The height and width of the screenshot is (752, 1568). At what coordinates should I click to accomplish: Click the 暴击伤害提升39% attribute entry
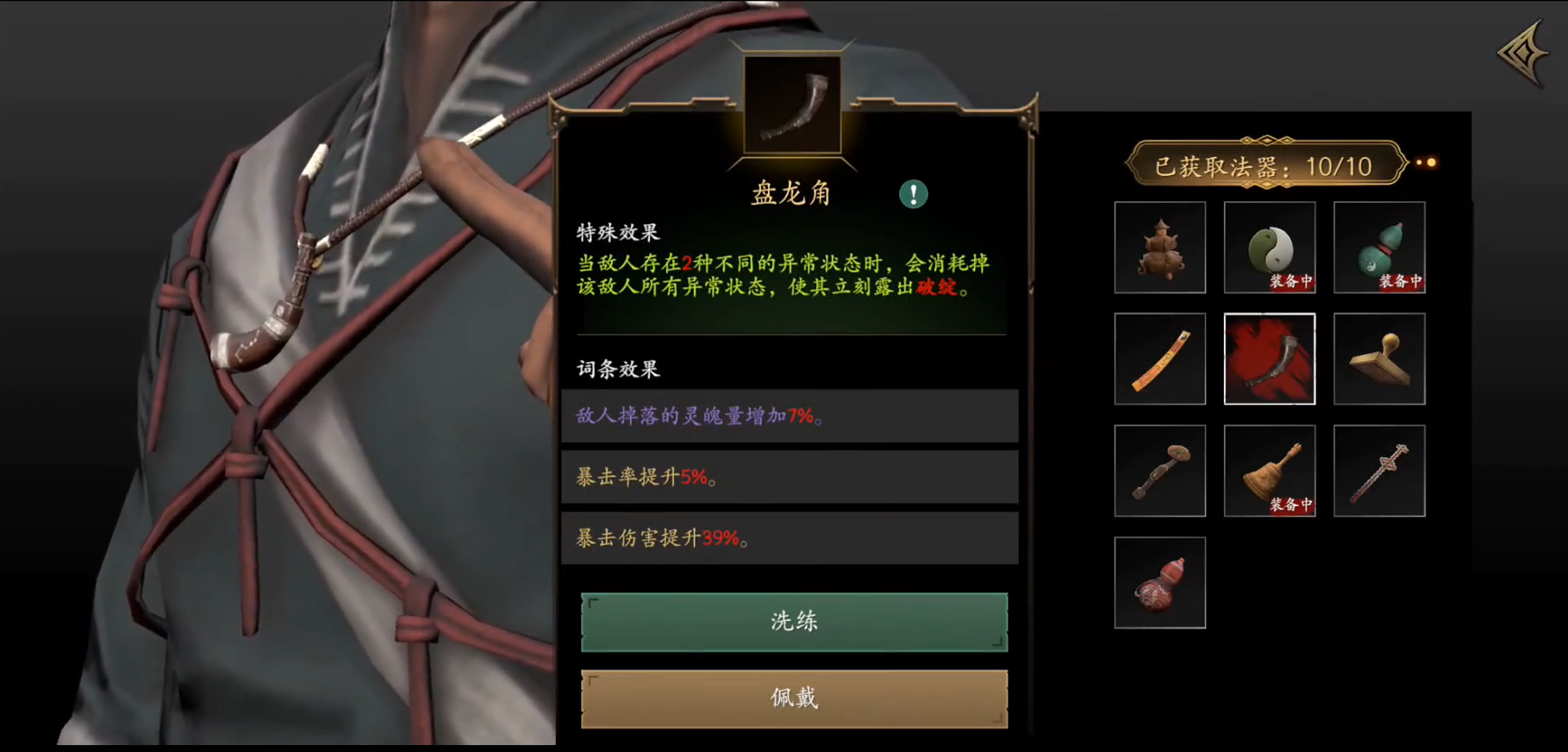790,538
